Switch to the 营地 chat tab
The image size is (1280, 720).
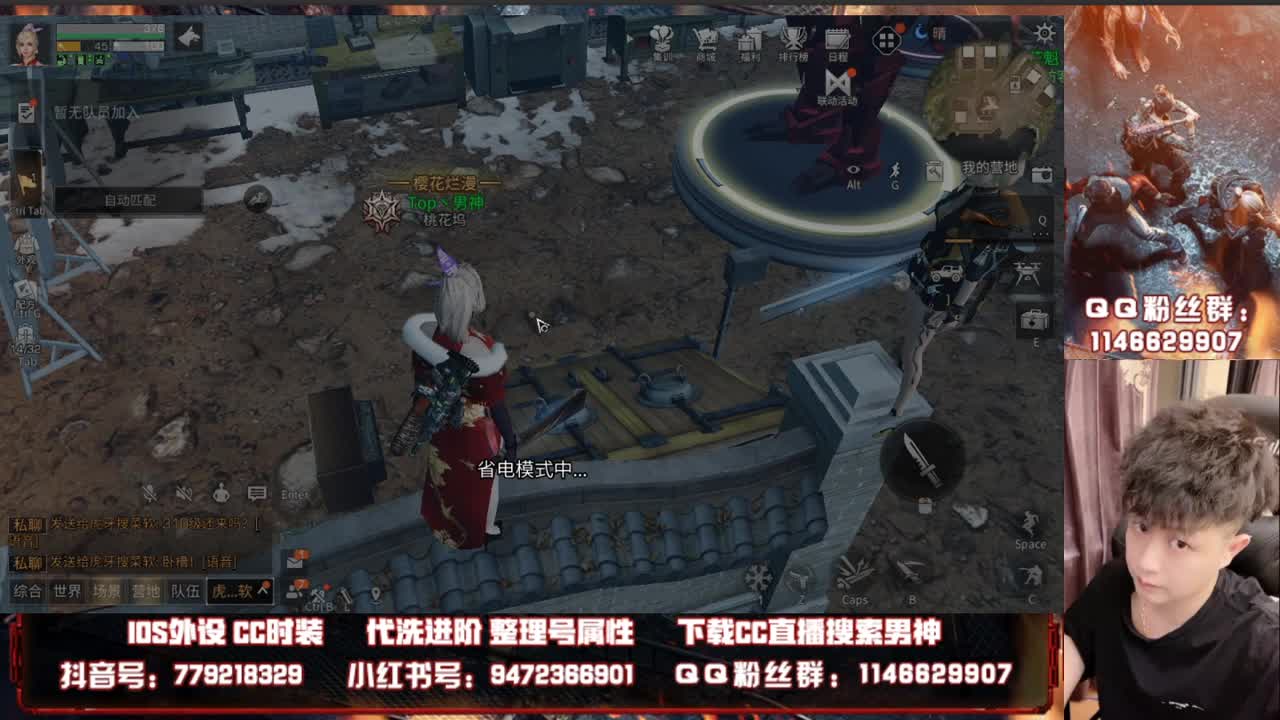coord(146,589)
